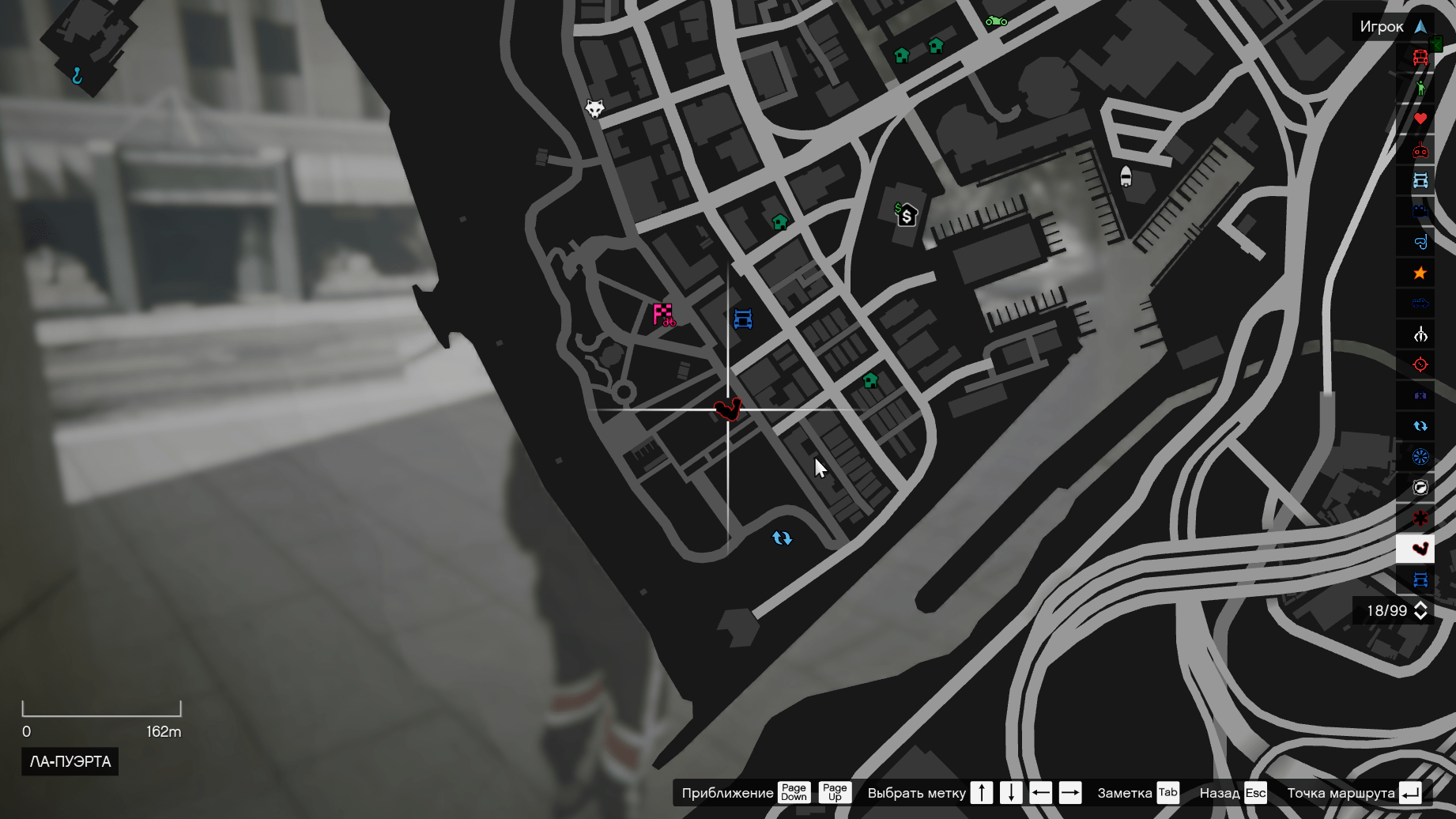Viewport: 1456px width, 819px height.
Task: Select the dollar sign property marker
Action: pos(906,214)
